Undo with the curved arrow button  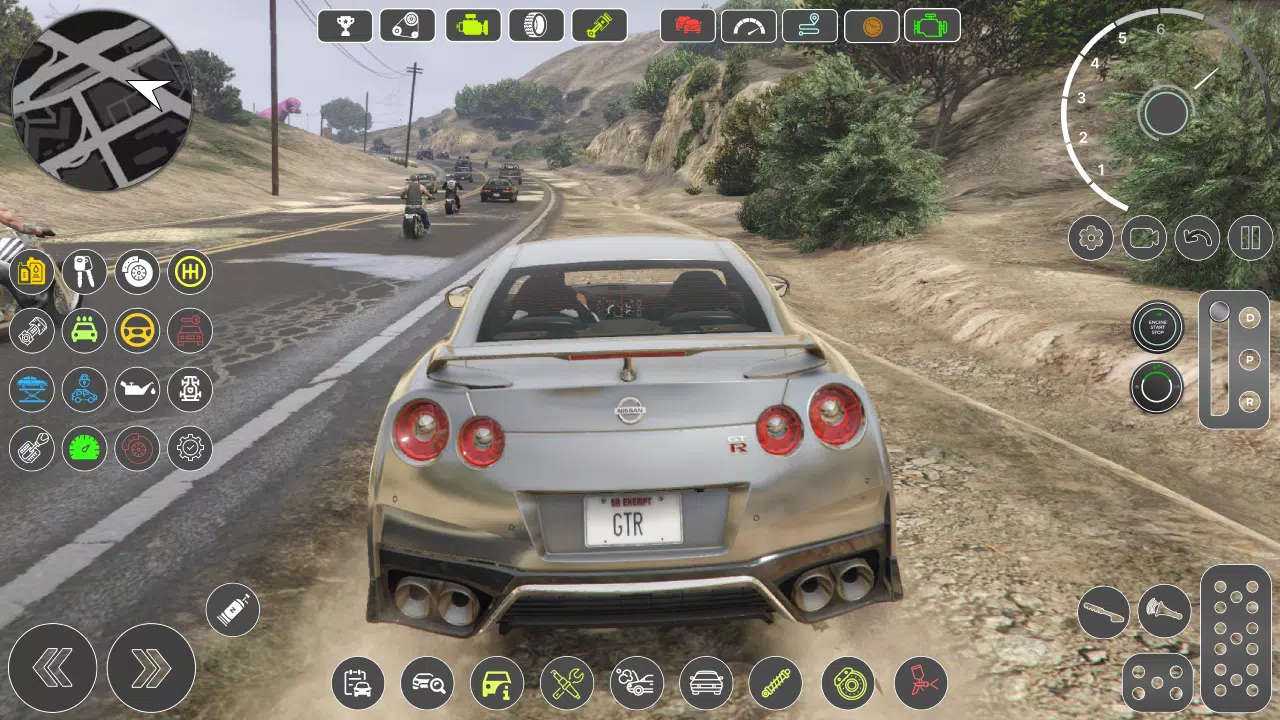click(1197, 238)
